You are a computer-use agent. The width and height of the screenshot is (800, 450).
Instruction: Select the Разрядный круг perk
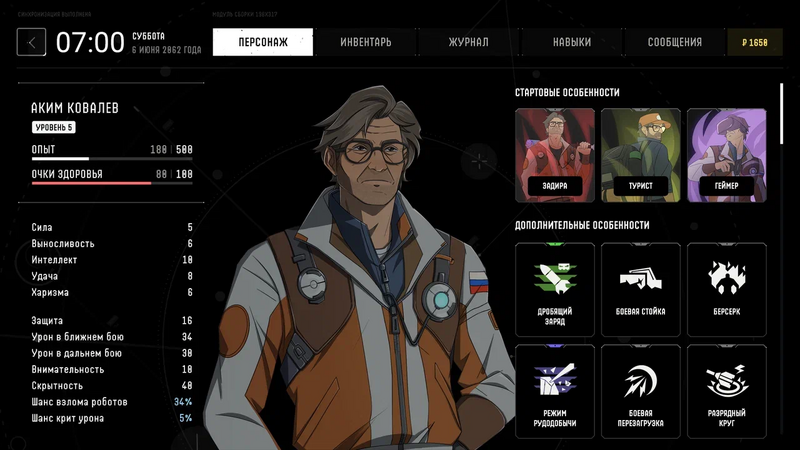pyautogui.click(x=726, y=392)
